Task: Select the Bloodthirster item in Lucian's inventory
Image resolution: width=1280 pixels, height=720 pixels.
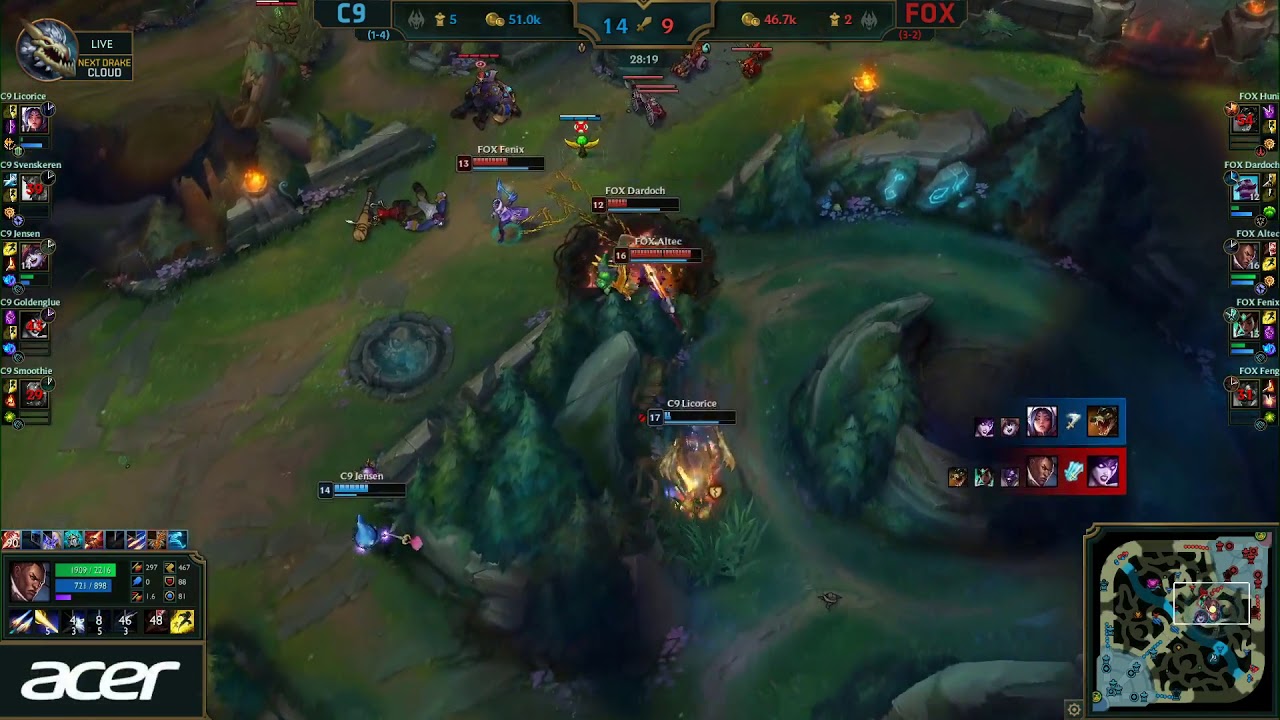Action: click(x=10, y=540)
